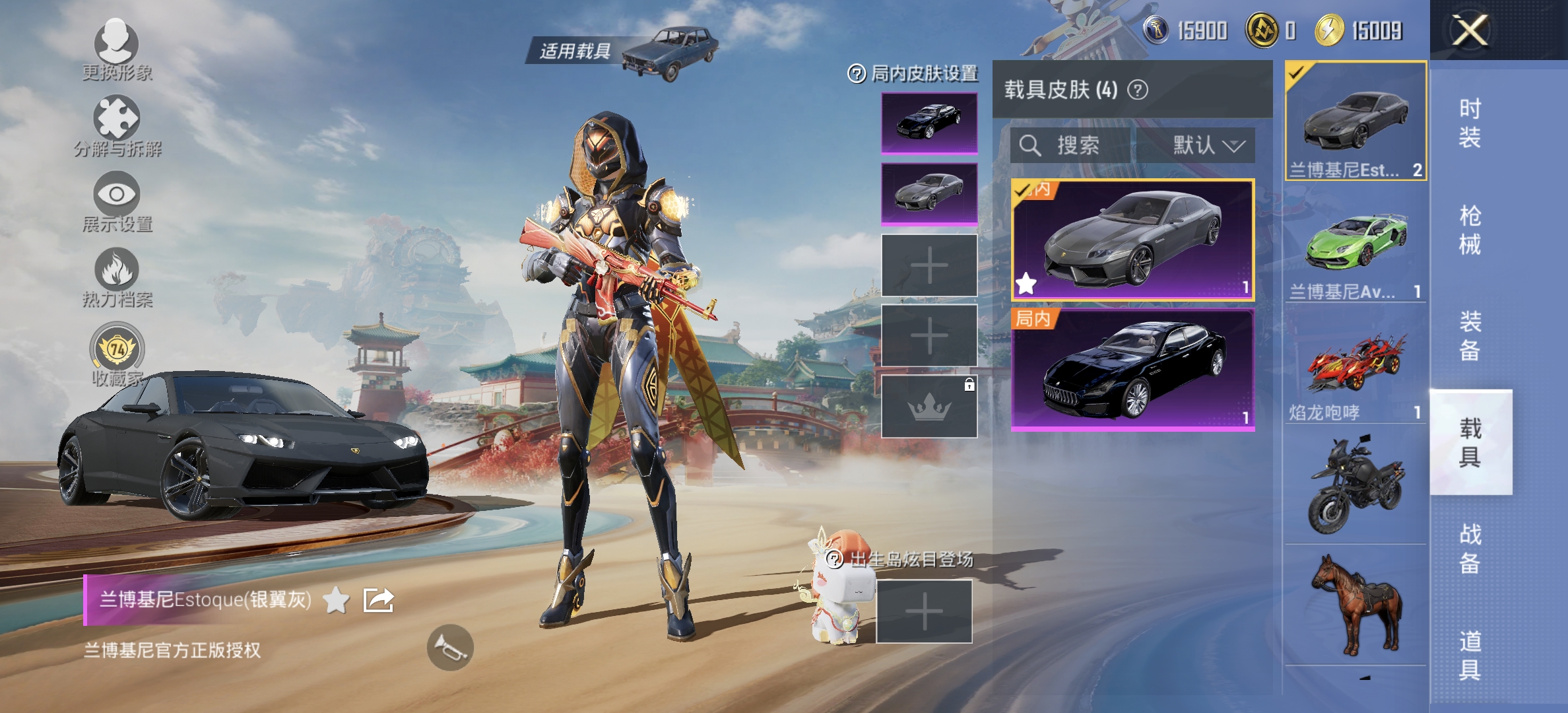
Task: Open the 枪械 firearms tab
Action: tap(1470, 230)
